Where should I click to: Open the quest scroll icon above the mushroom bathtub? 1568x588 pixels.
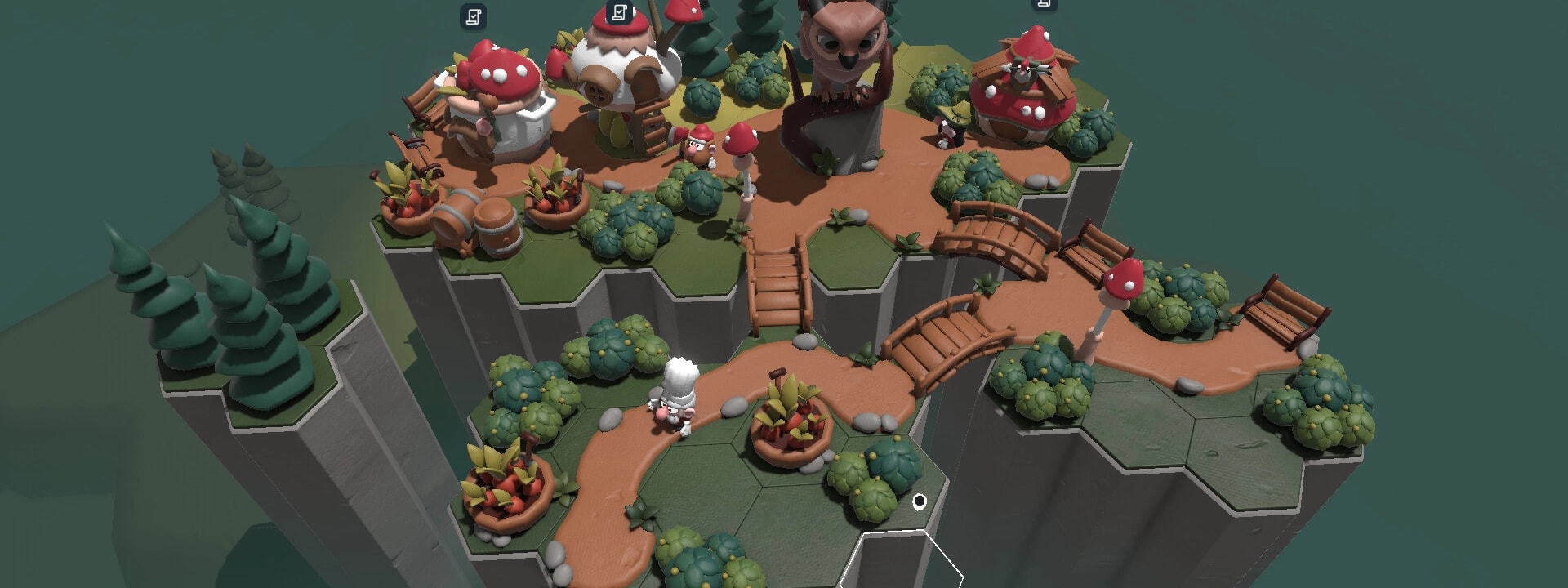[473, 16]
